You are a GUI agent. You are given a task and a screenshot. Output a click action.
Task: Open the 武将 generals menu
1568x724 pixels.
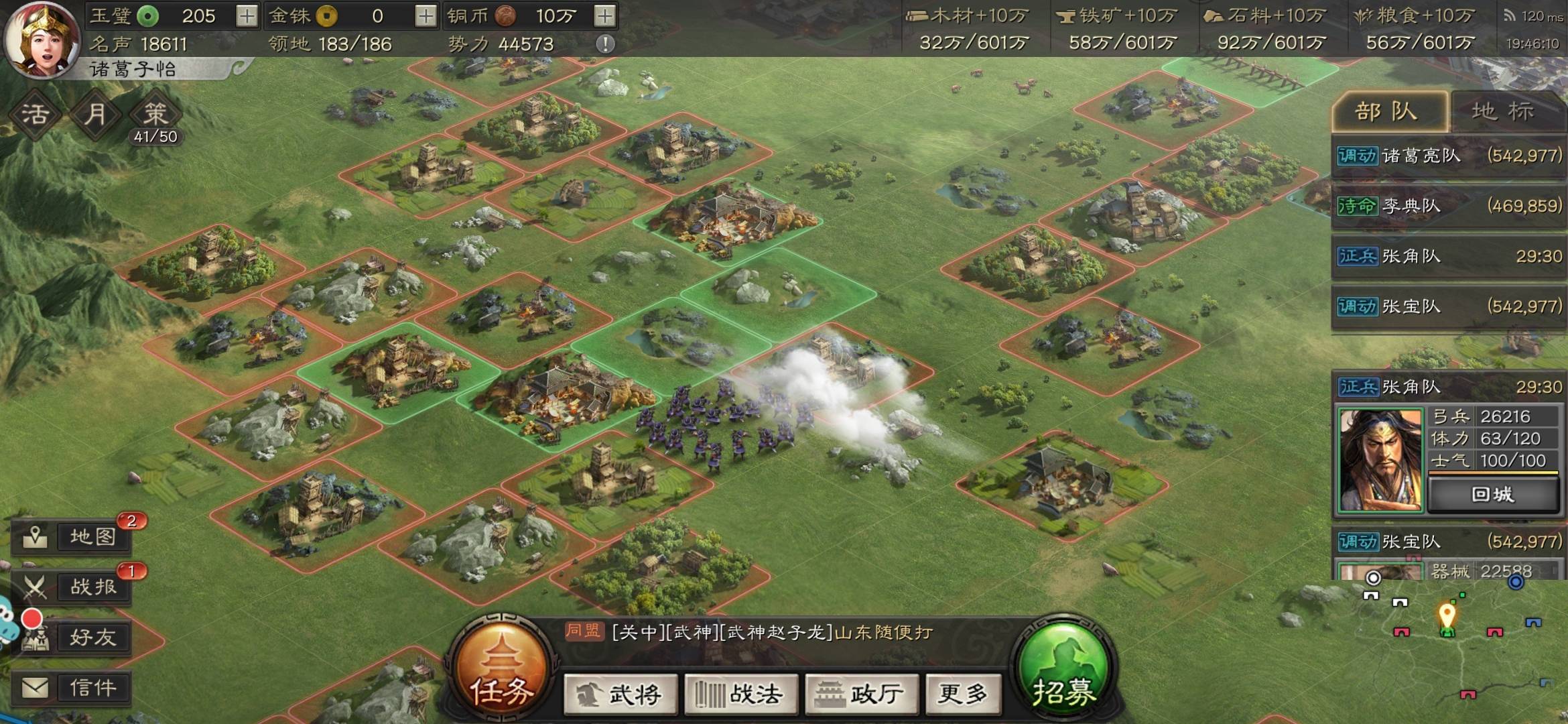[x=620, y=694]
